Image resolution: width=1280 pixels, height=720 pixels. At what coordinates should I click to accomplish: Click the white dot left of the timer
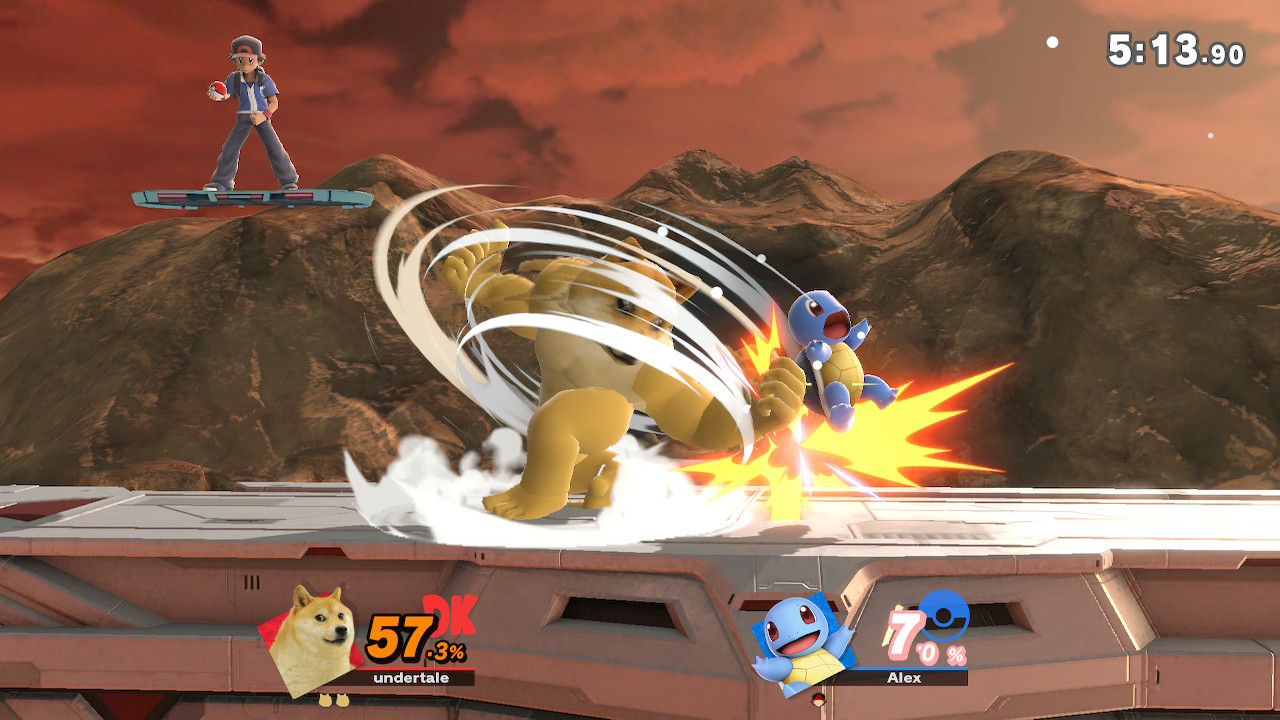tap(1050, 43)
